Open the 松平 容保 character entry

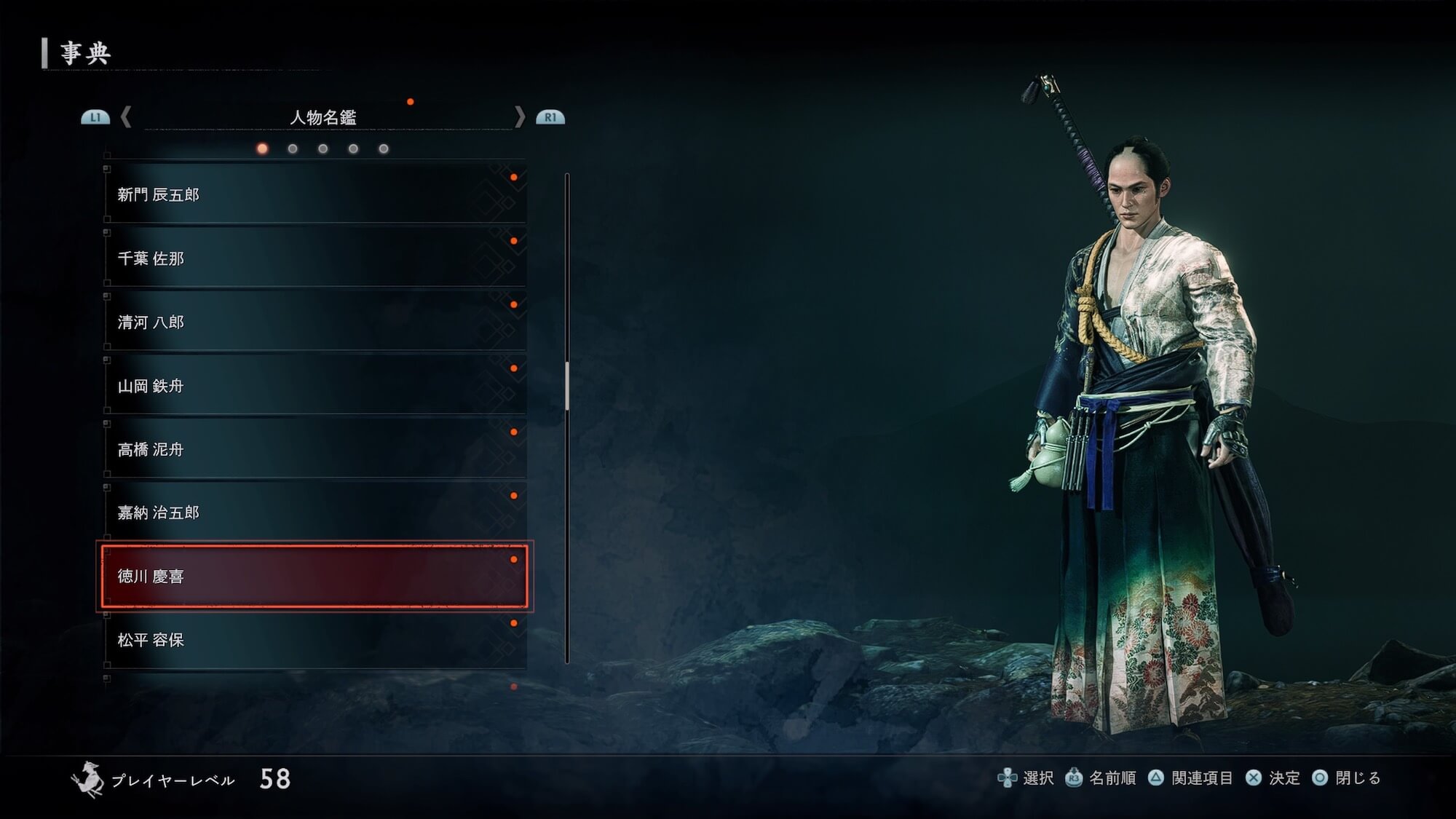point(314,640)
